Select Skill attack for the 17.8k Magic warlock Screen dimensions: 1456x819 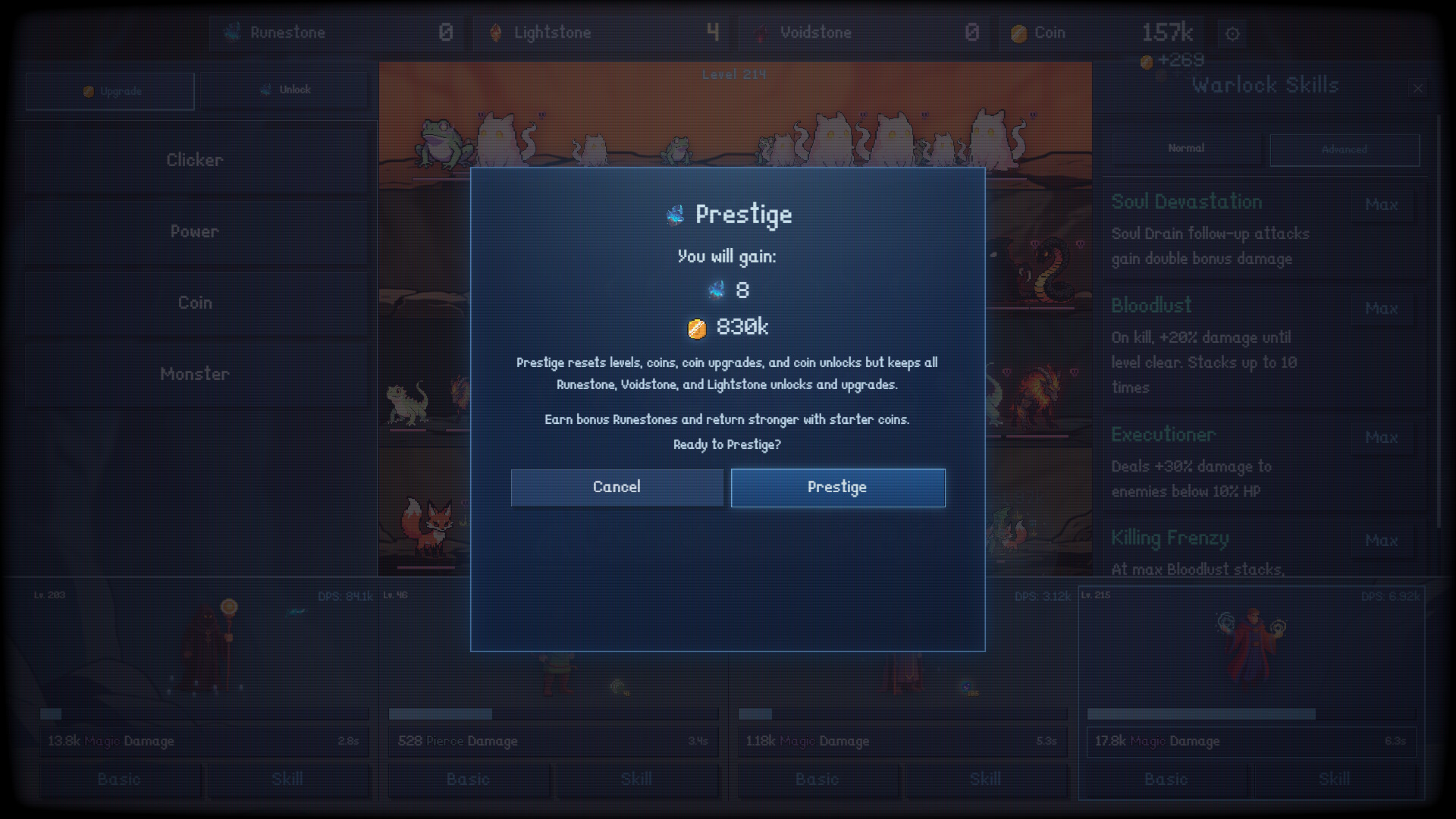point(1333,780)
